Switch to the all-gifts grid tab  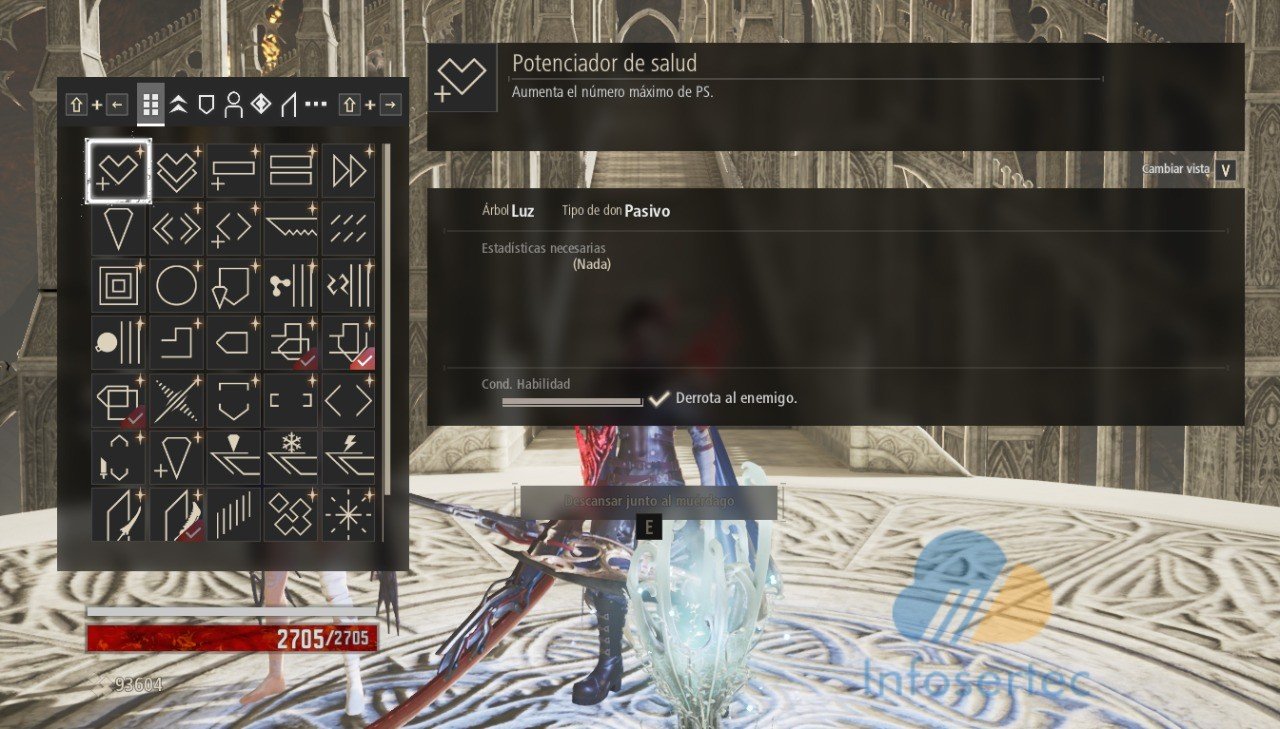coord(151,104)
